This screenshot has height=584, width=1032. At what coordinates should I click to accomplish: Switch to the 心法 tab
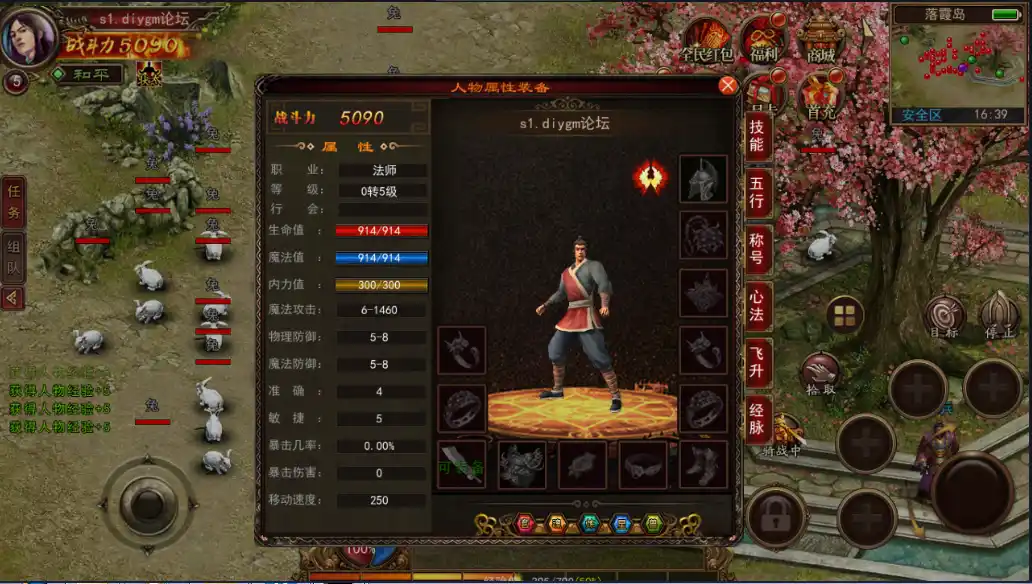click(757, 304)
